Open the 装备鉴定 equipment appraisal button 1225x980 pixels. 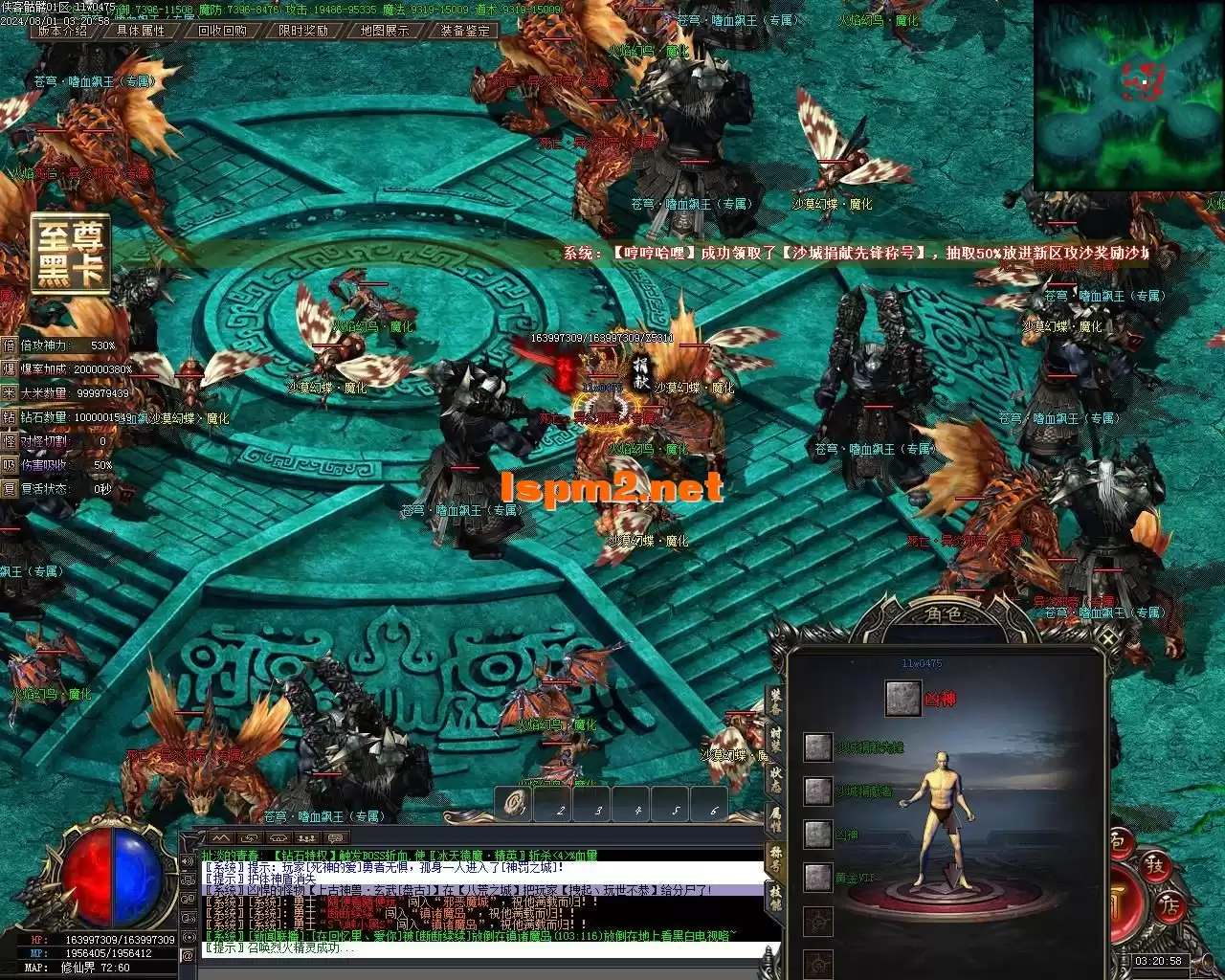[x=465, y=31]
